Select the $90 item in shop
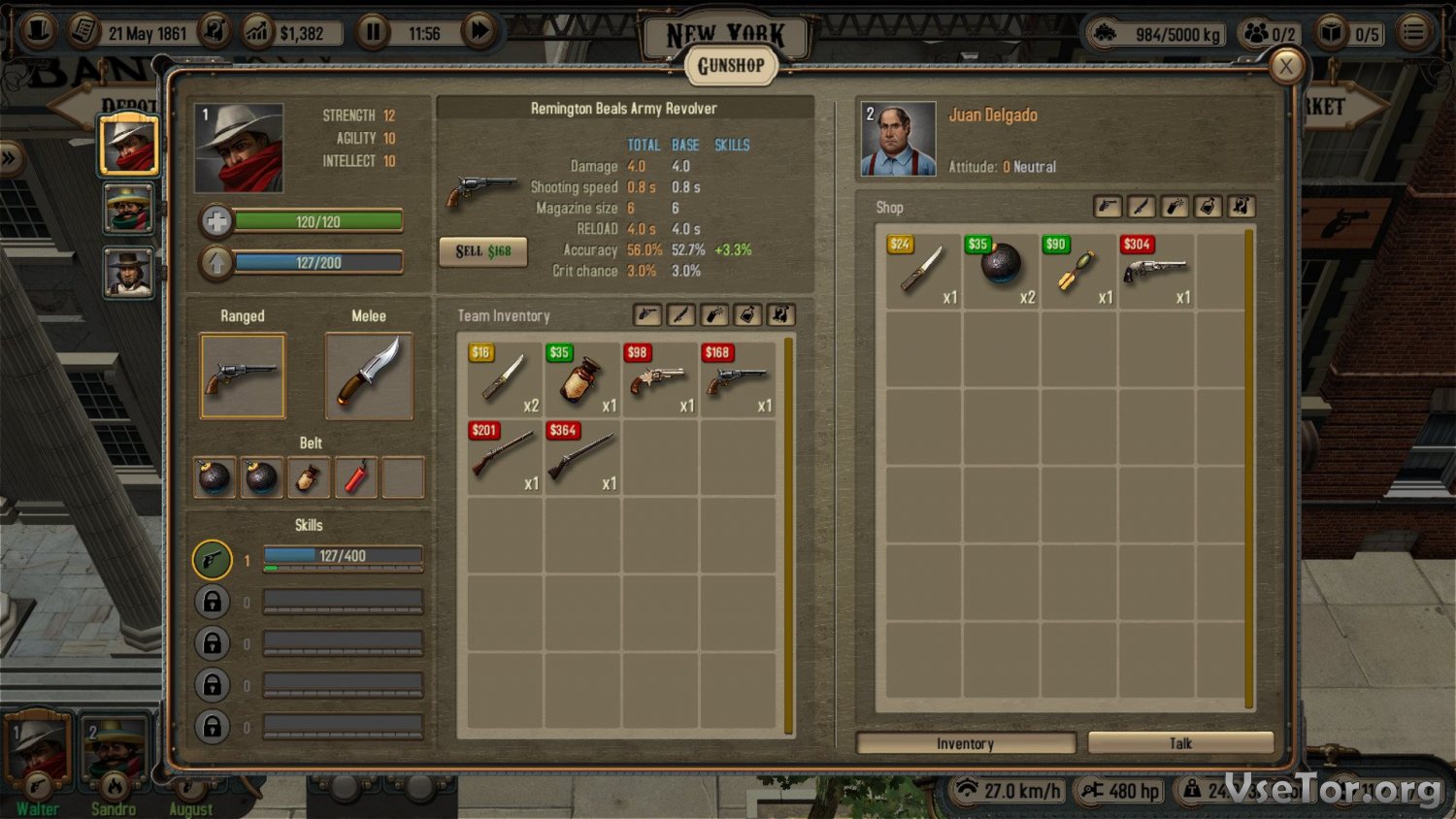 (1078, 271)
